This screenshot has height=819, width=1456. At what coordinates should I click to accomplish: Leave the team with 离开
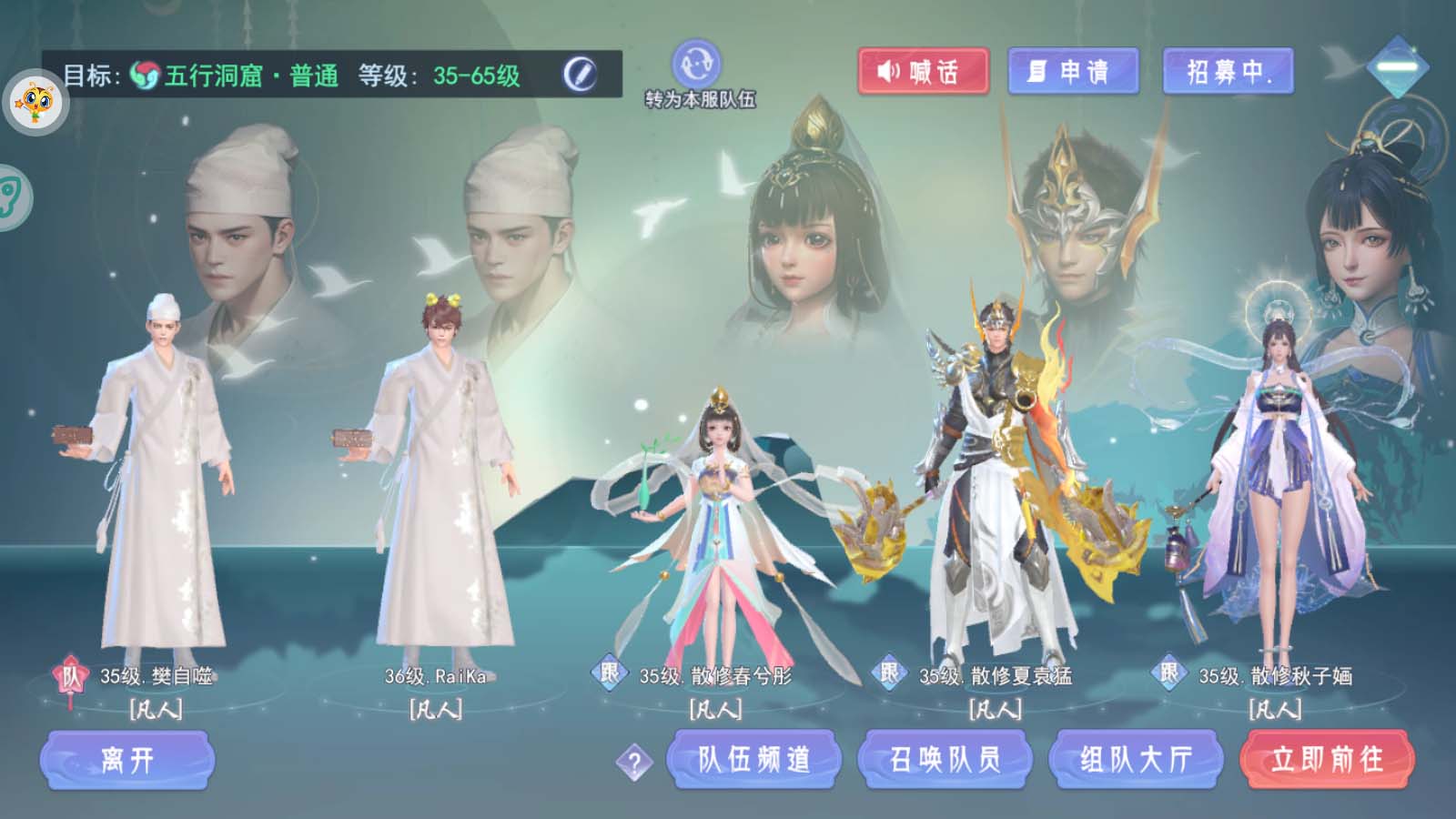coord(127,760)
